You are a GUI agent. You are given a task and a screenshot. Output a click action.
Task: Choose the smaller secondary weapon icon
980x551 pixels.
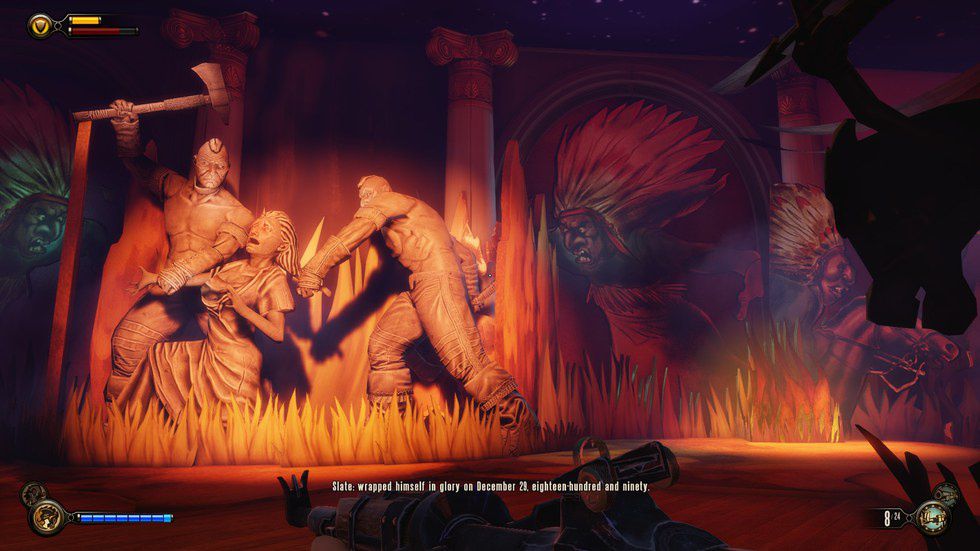950,494
